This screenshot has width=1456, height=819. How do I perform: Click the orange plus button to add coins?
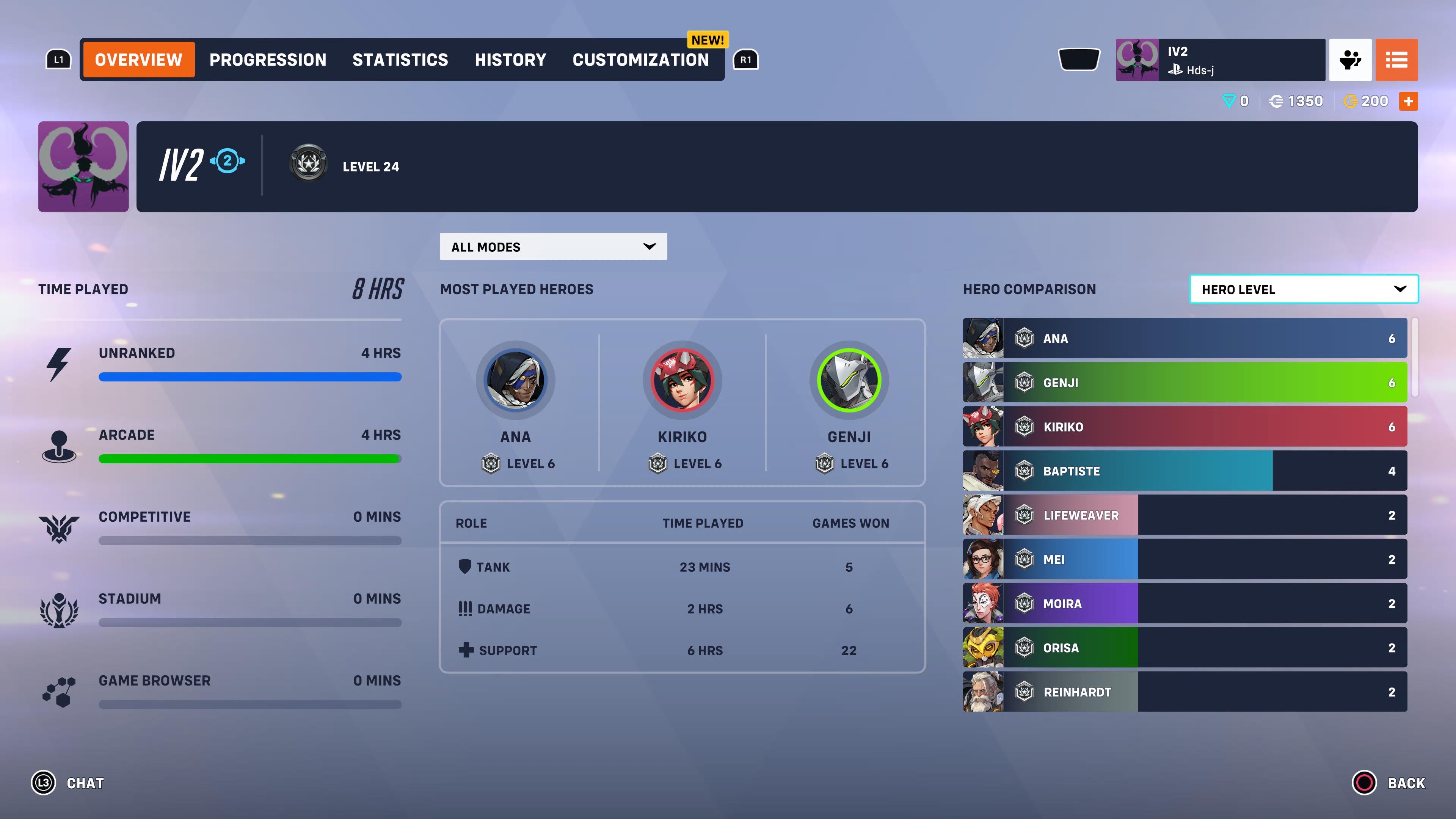(x=1408, y=101)
